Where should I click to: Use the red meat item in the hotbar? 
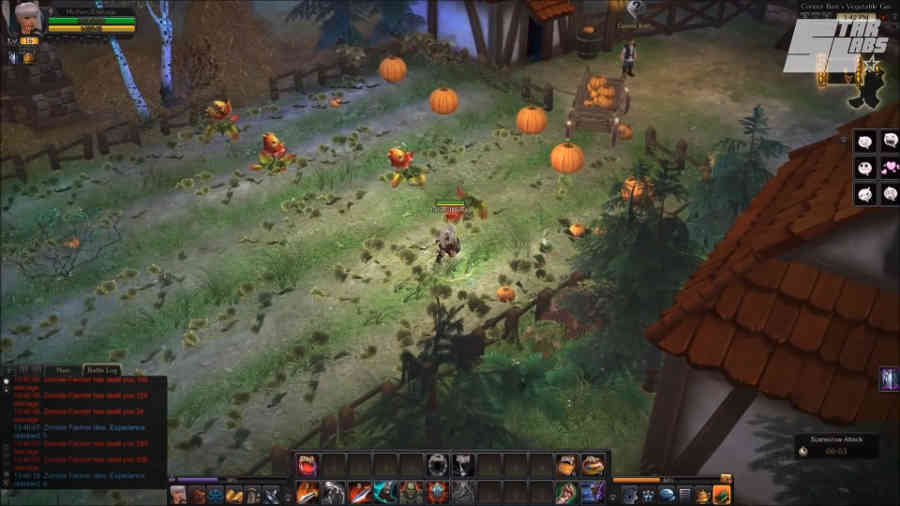tap(307, 464)
